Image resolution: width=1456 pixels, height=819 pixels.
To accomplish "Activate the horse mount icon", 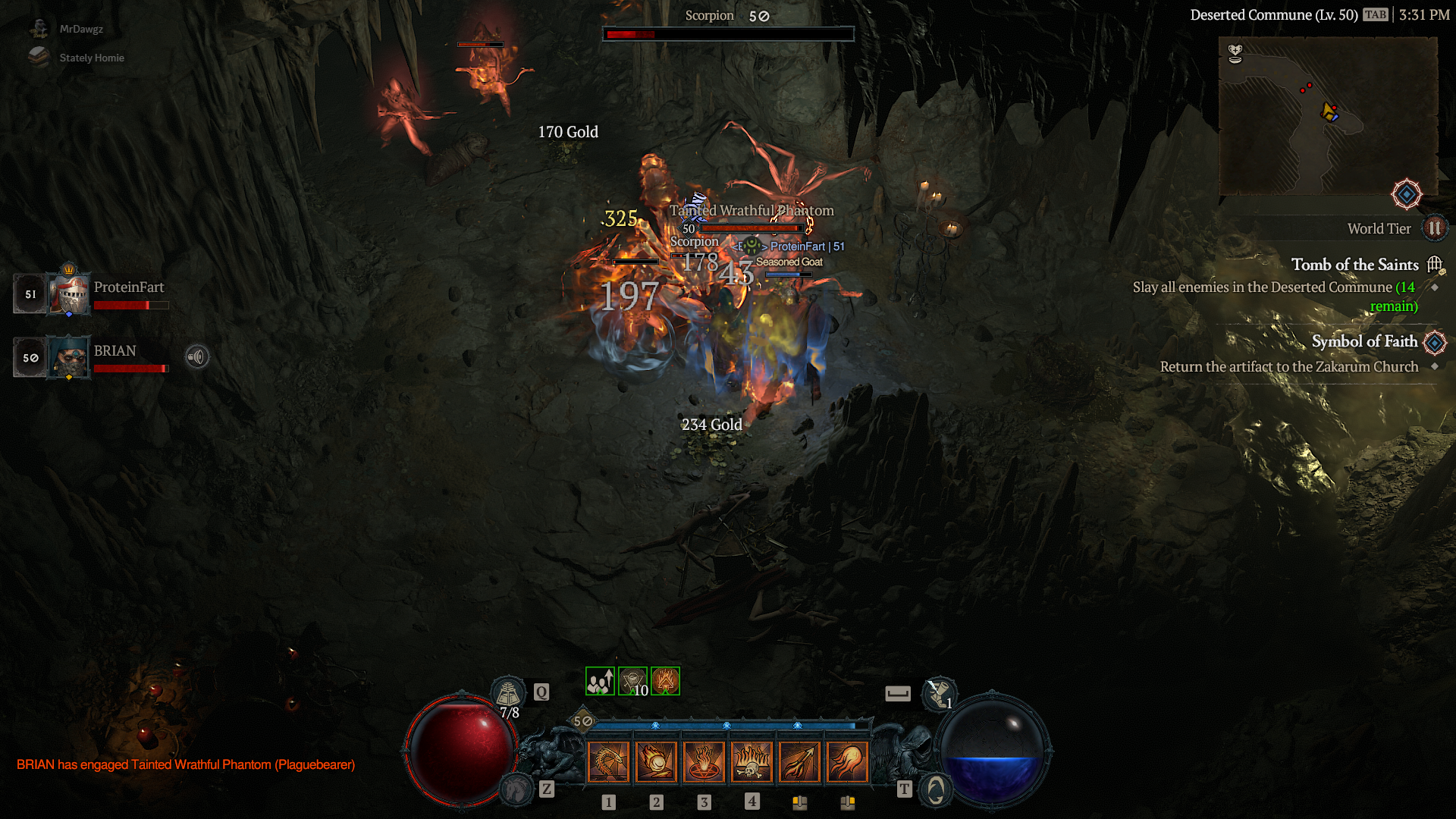I will (x=517, y=790).
